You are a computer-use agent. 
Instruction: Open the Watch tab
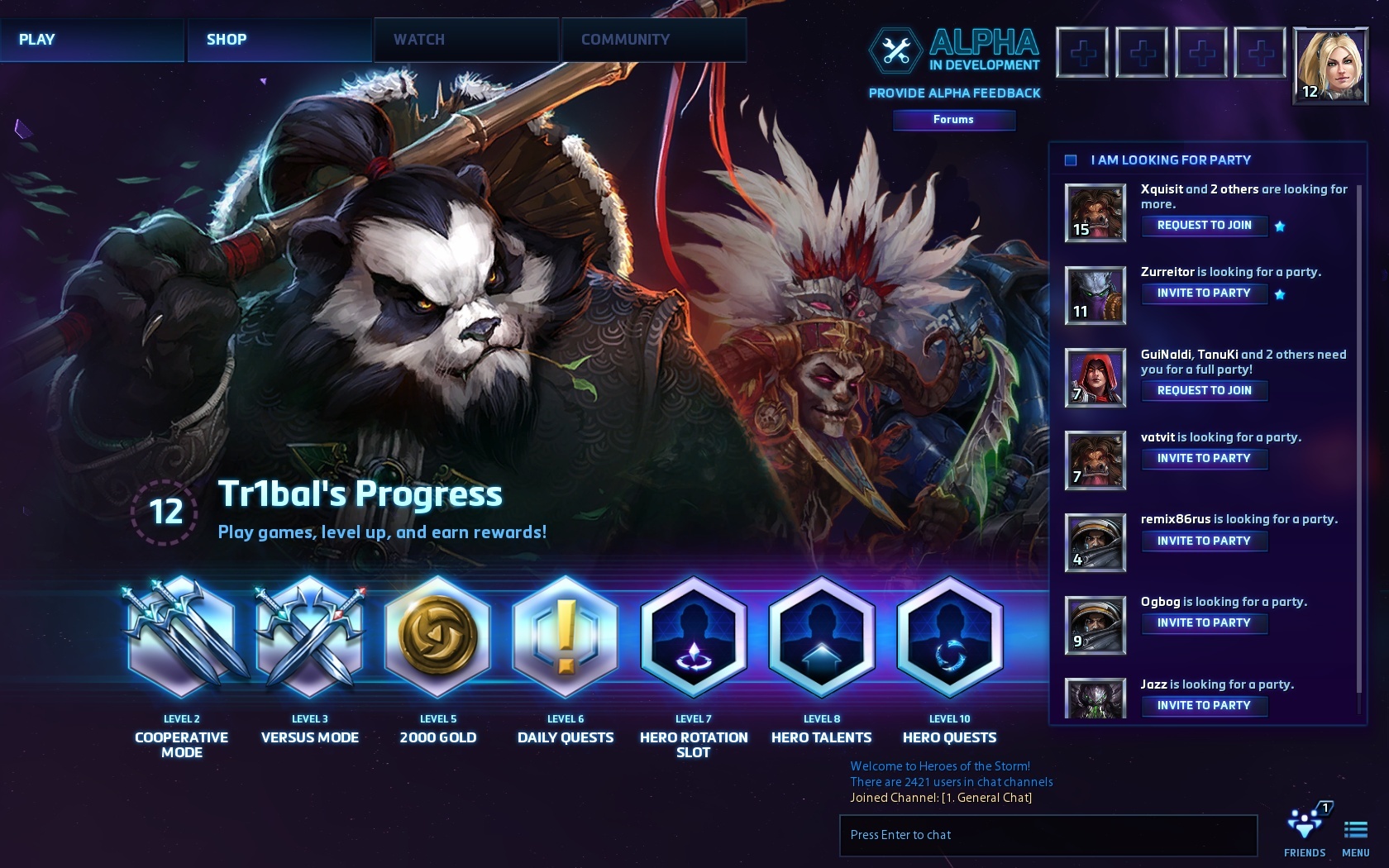click(465, 40)
